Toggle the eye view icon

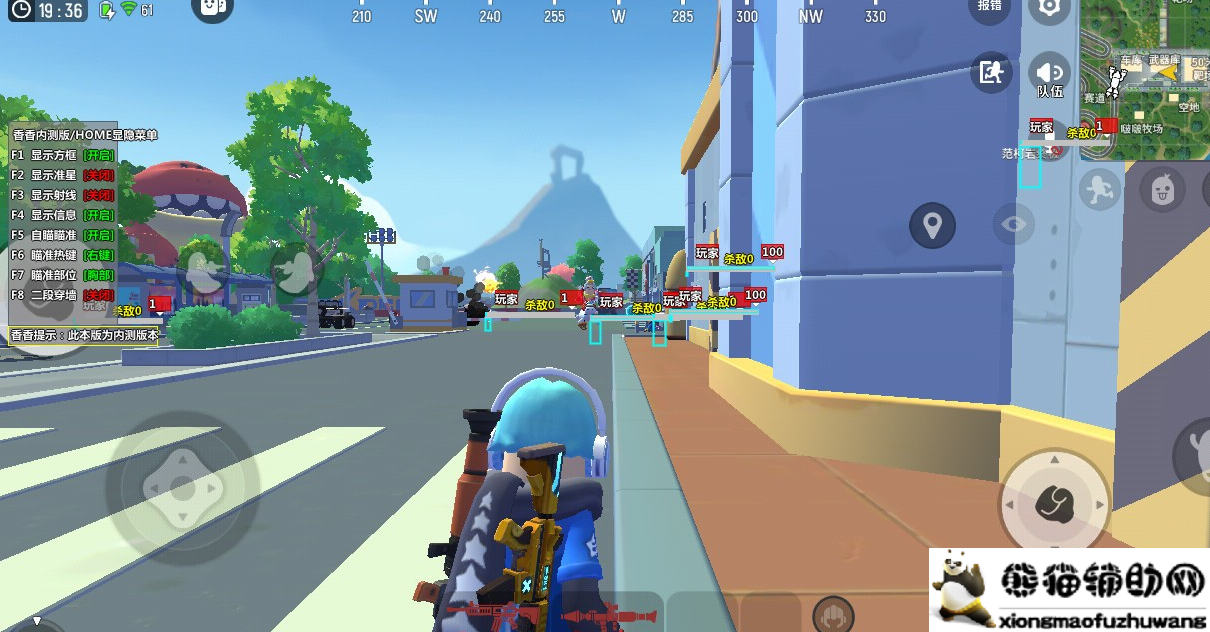[x=1014, y=224]
